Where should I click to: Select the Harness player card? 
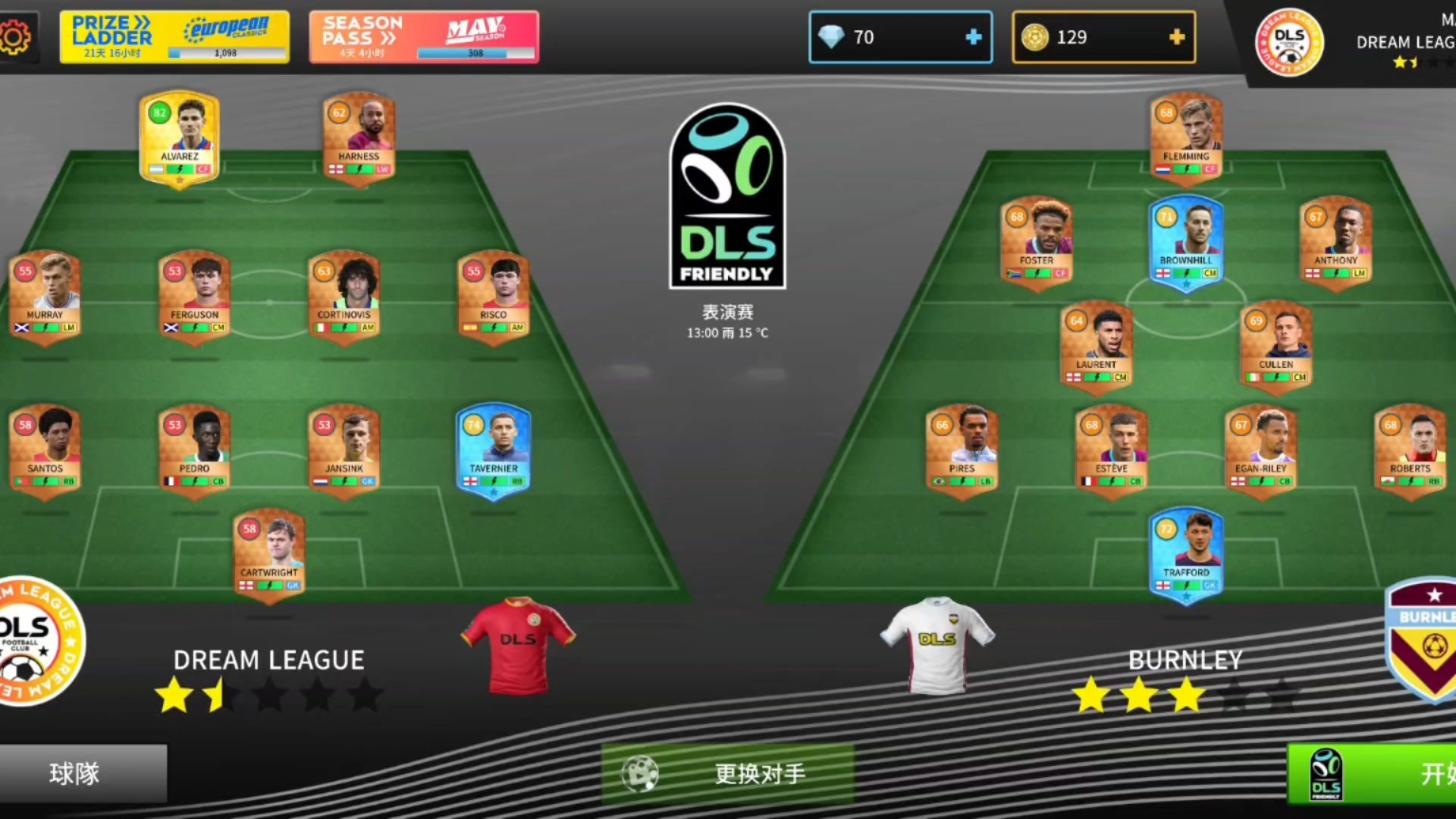click(359, 138)
